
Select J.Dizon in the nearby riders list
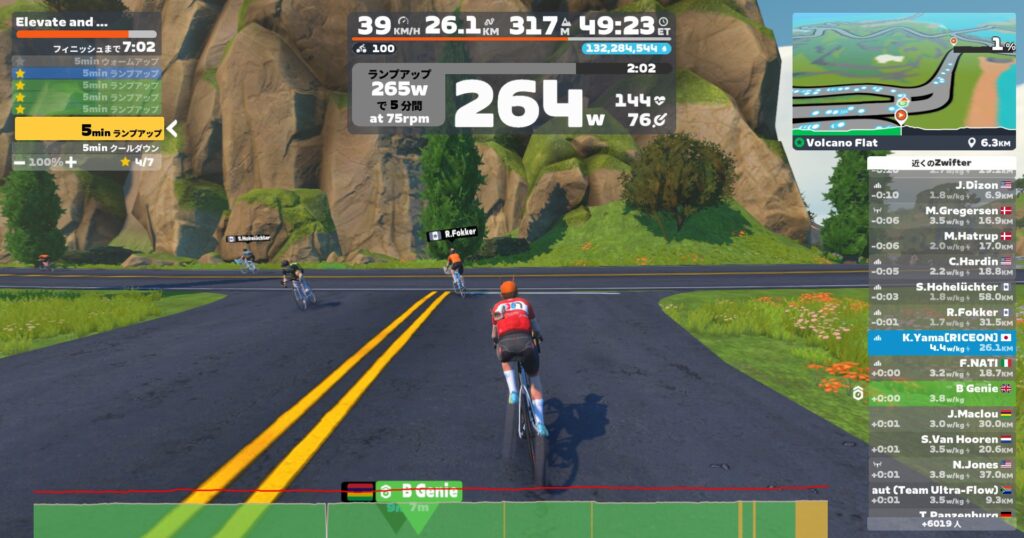click(940, 190)
